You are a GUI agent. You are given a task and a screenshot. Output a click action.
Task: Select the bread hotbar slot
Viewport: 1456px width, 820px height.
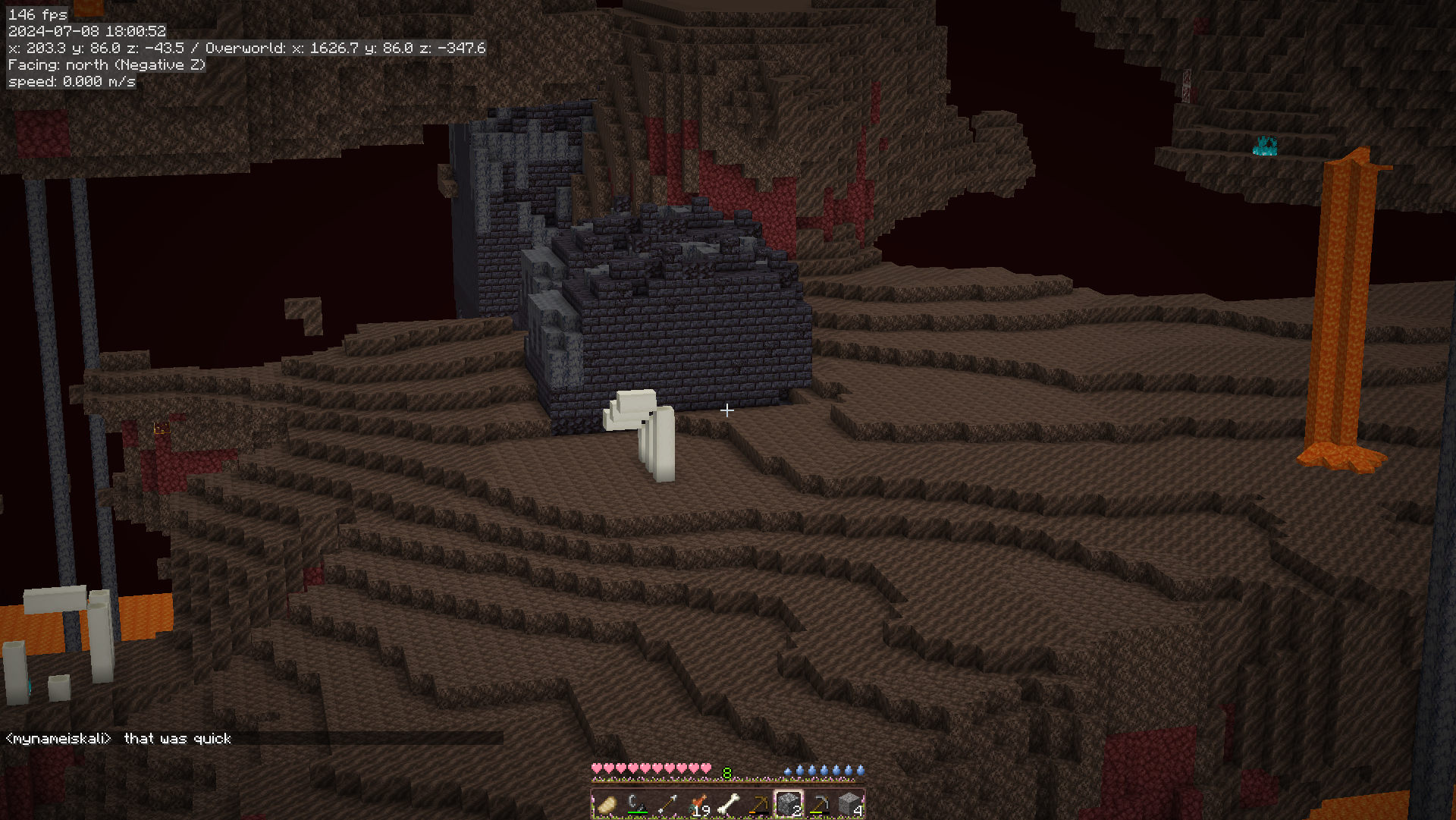(607, 804)
